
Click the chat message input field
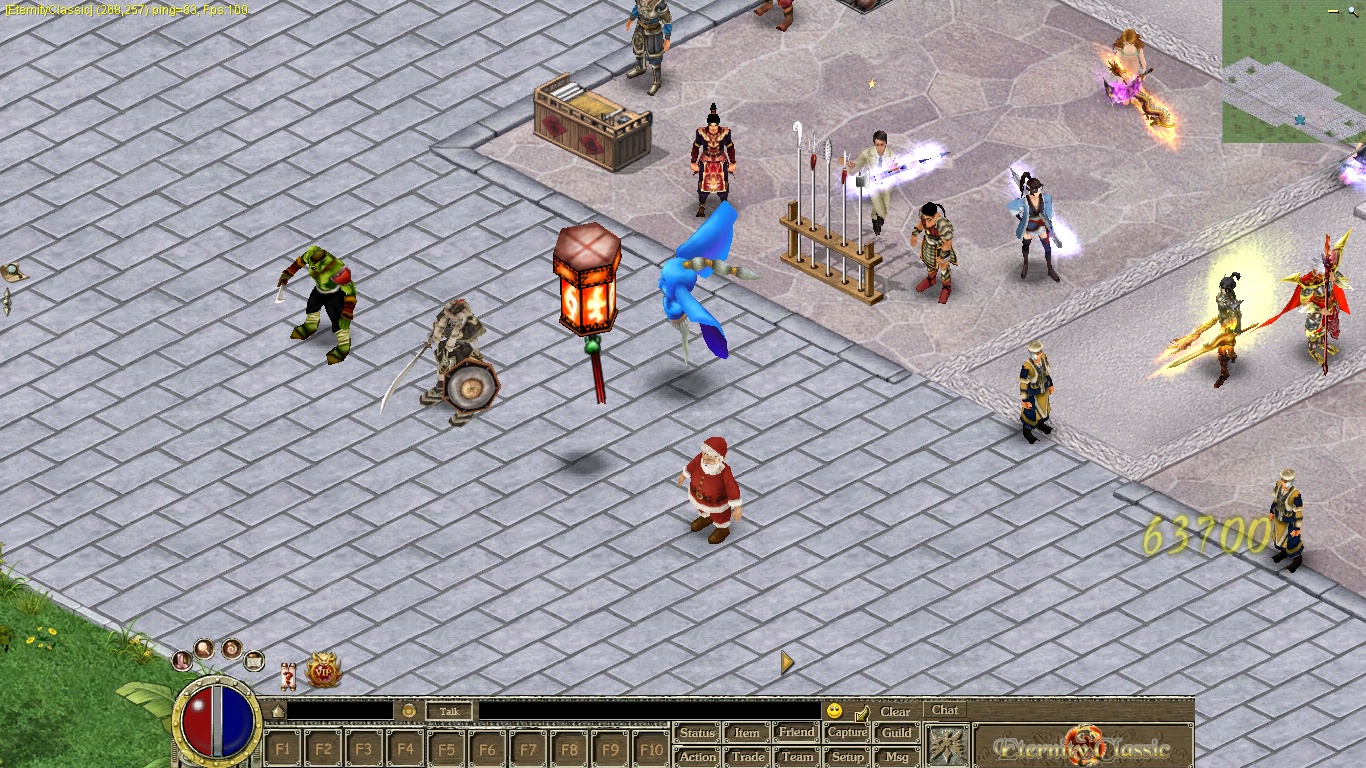648,711
